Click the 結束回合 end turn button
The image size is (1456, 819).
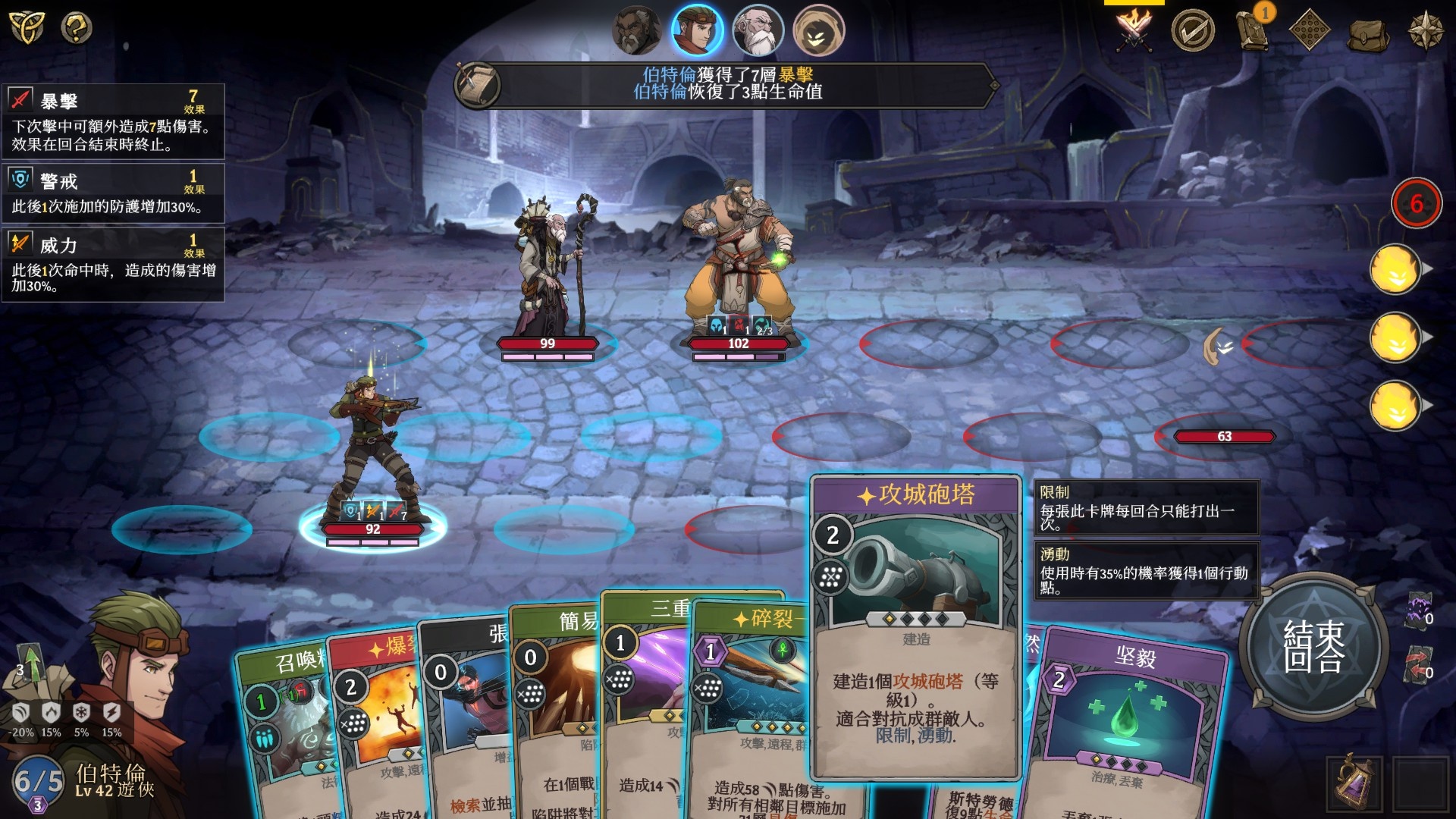1313,646
